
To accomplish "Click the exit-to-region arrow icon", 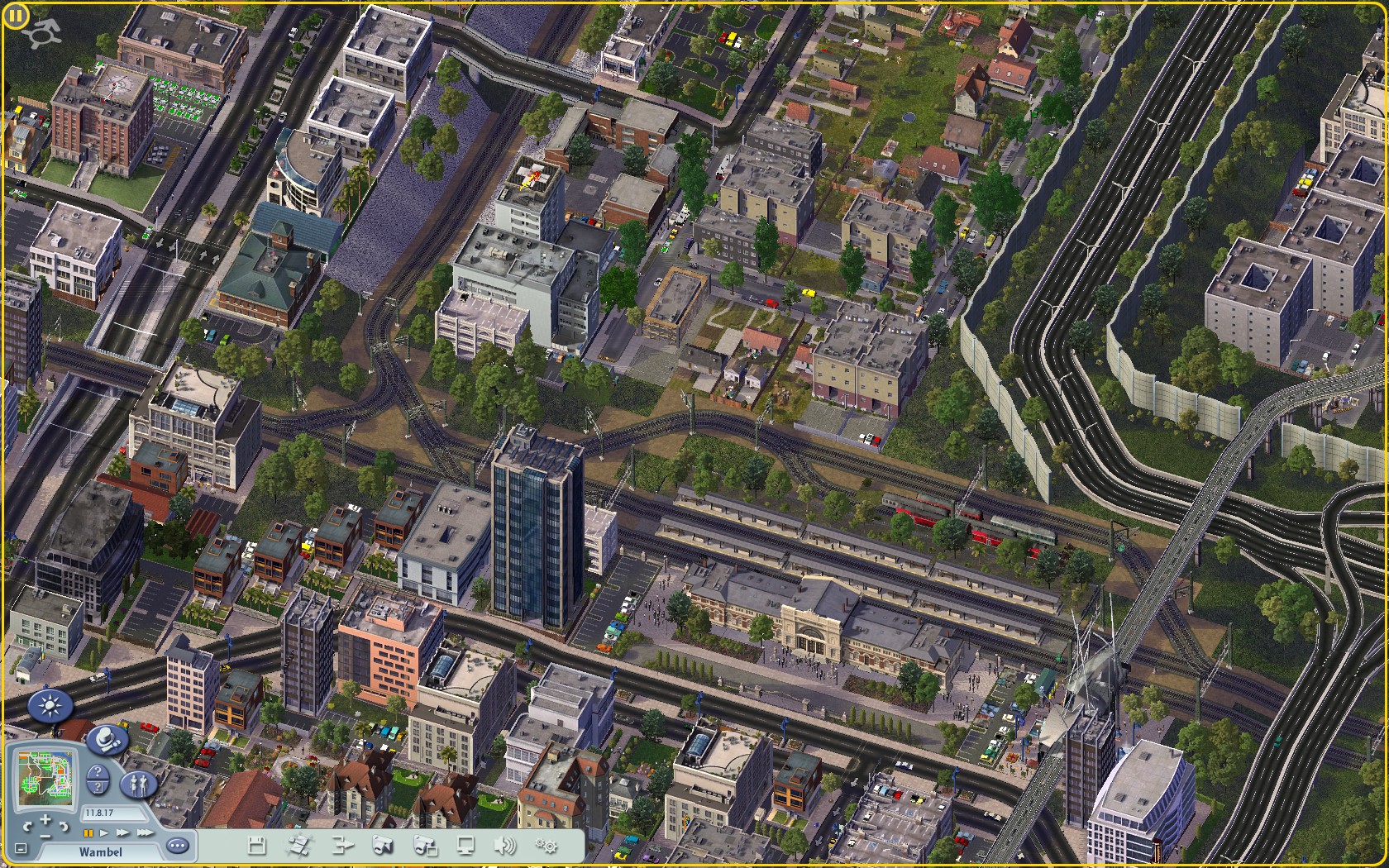I will pos(341,845).
